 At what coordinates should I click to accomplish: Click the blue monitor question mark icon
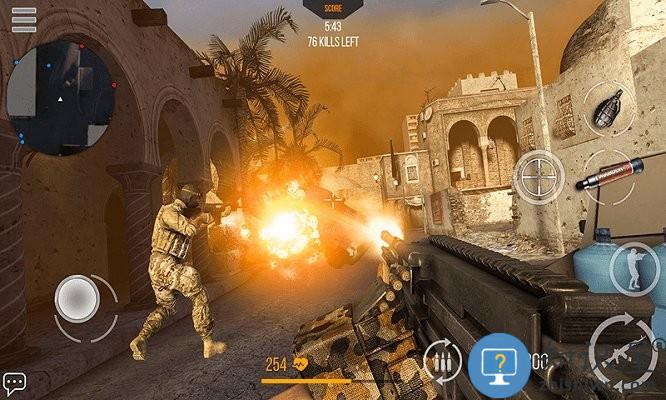(498, 360)
